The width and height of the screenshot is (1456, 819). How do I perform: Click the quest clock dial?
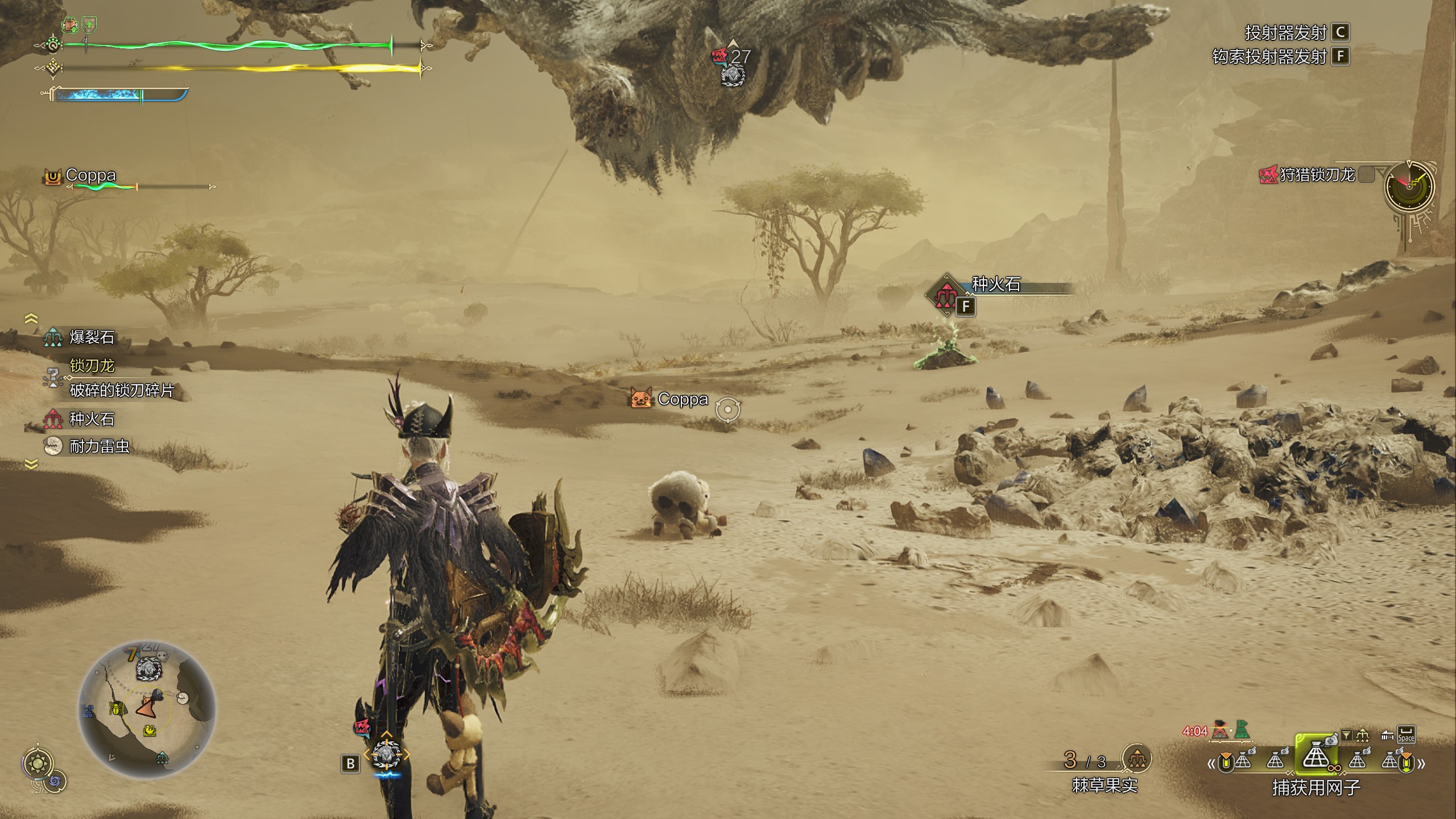click(x=1409, y=186)
